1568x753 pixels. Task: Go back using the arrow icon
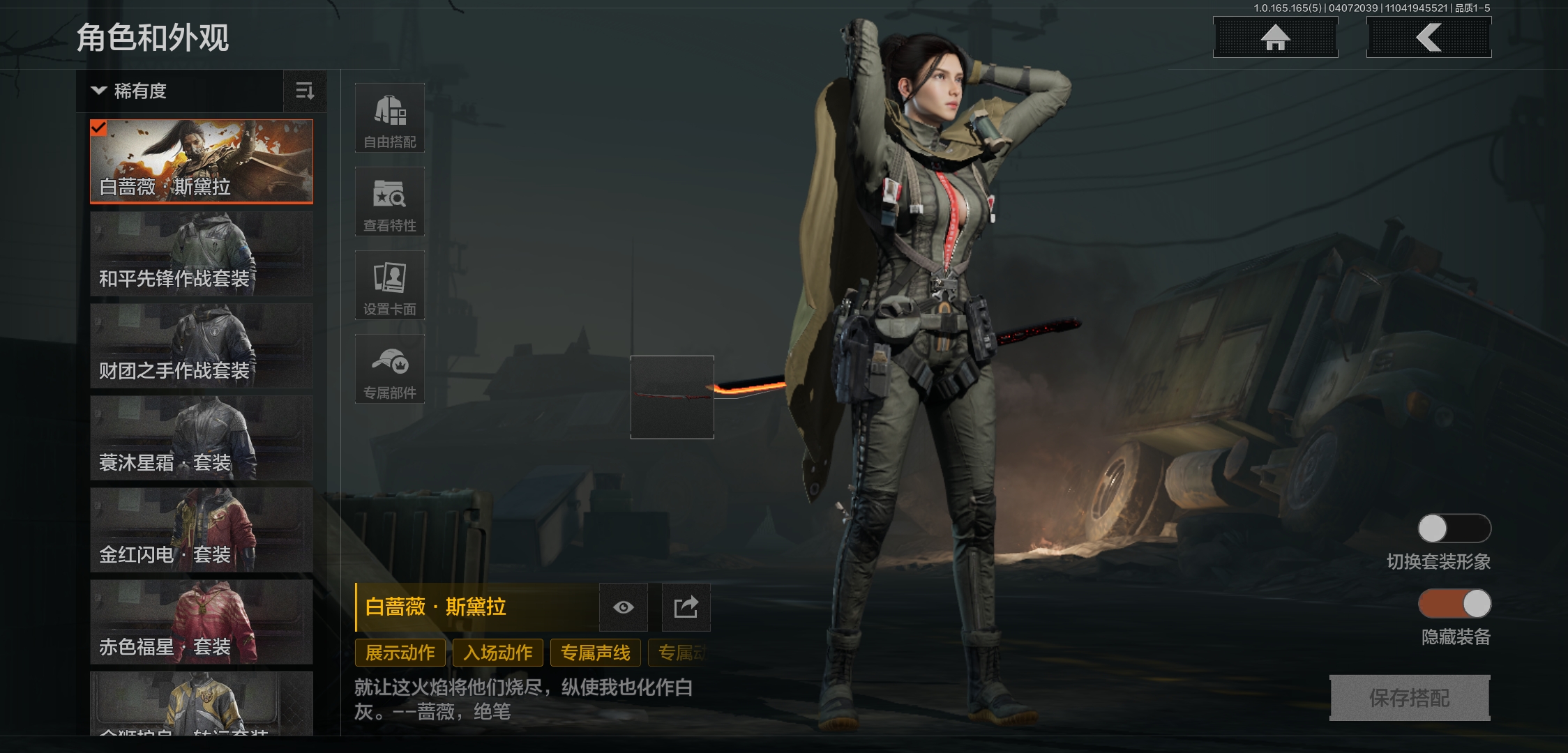pos(1428,38)
